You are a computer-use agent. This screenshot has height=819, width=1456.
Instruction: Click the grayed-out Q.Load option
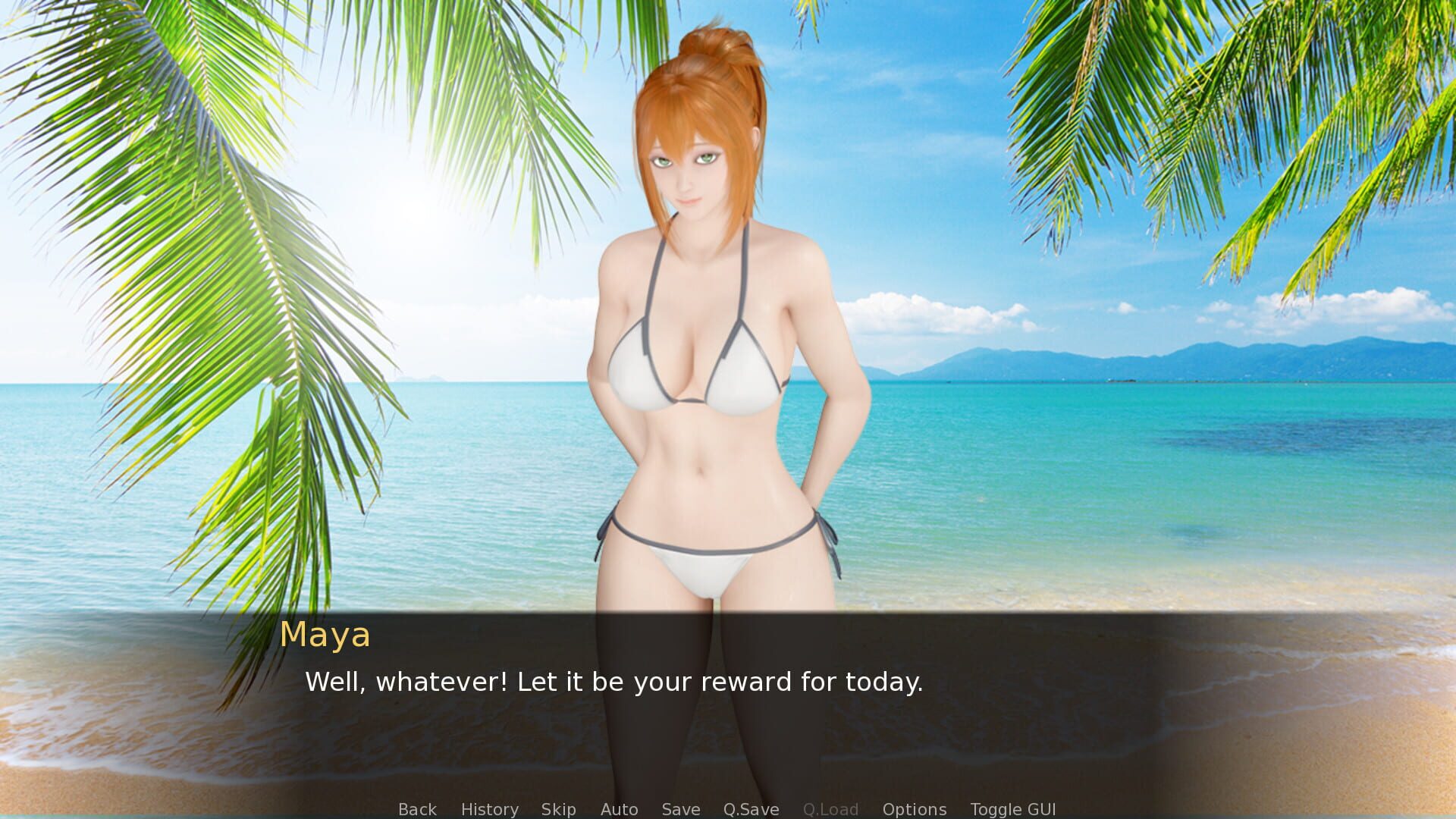click(x=831, y=809)
